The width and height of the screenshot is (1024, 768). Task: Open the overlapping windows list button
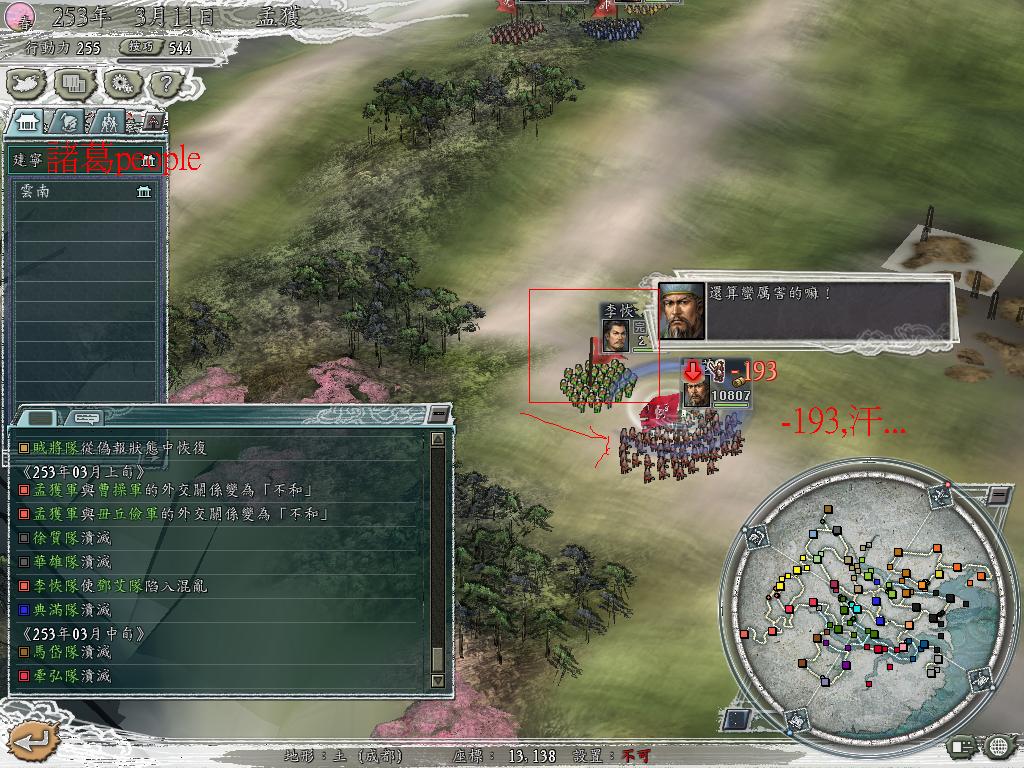pos(75,85)
